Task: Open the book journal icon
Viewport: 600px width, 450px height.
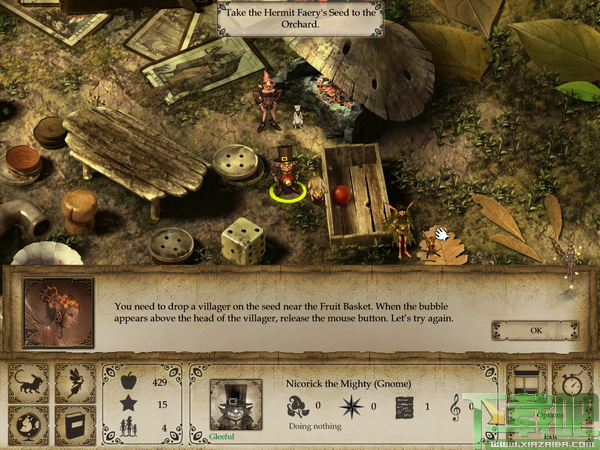Action: click(74, 424)
